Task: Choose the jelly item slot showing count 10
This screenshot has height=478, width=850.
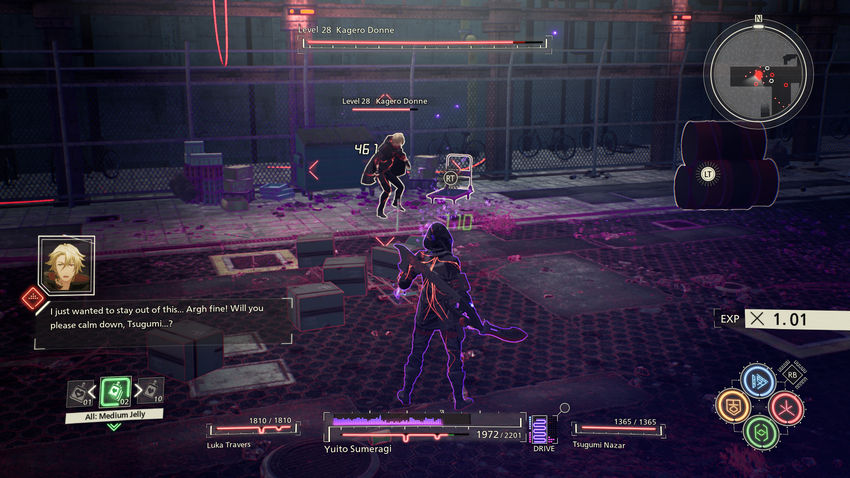Action: [151, 390]
